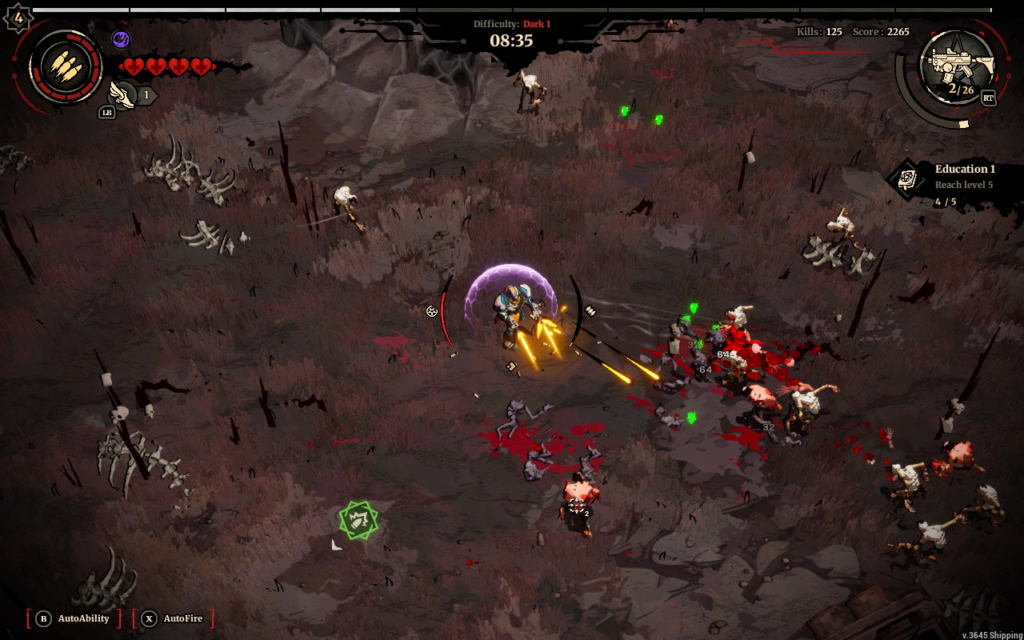1024x640 pixels.
Task: Click the purple swirl buff icon
Action: 121,40
